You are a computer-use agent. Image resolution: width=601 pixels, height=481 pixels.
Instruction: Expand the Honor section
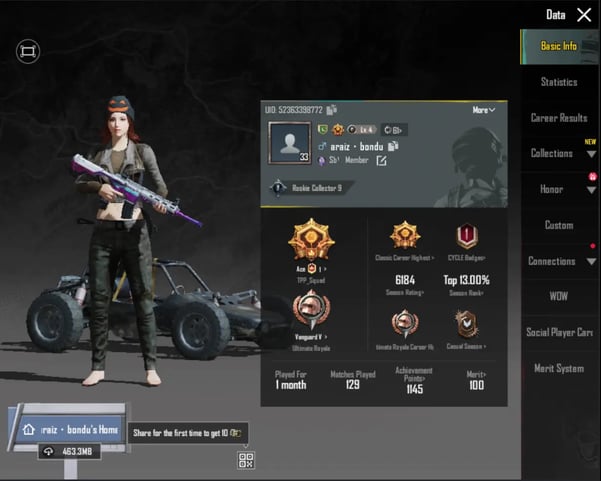point(559,190)
